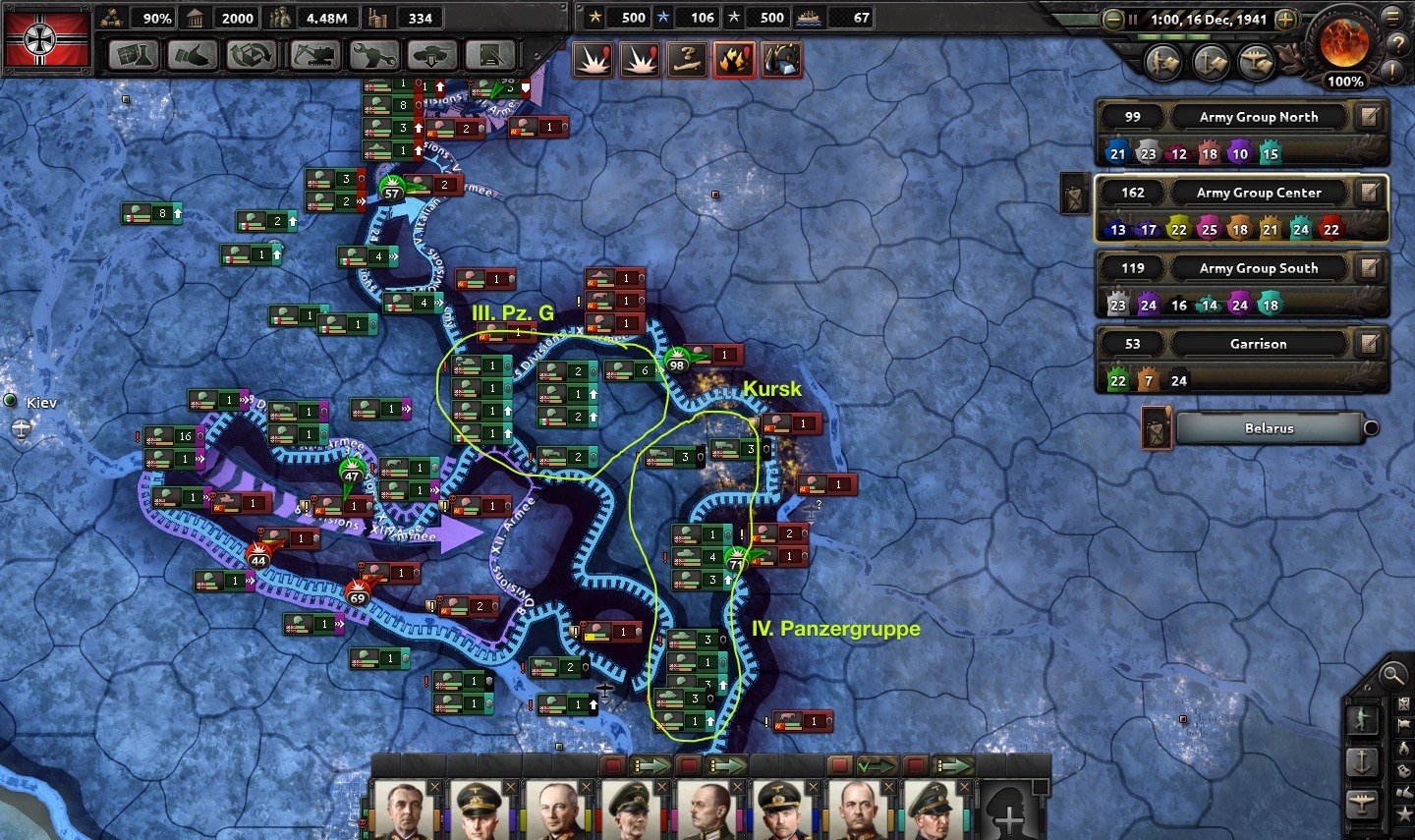Open the Trade screen

pos(252,55)
